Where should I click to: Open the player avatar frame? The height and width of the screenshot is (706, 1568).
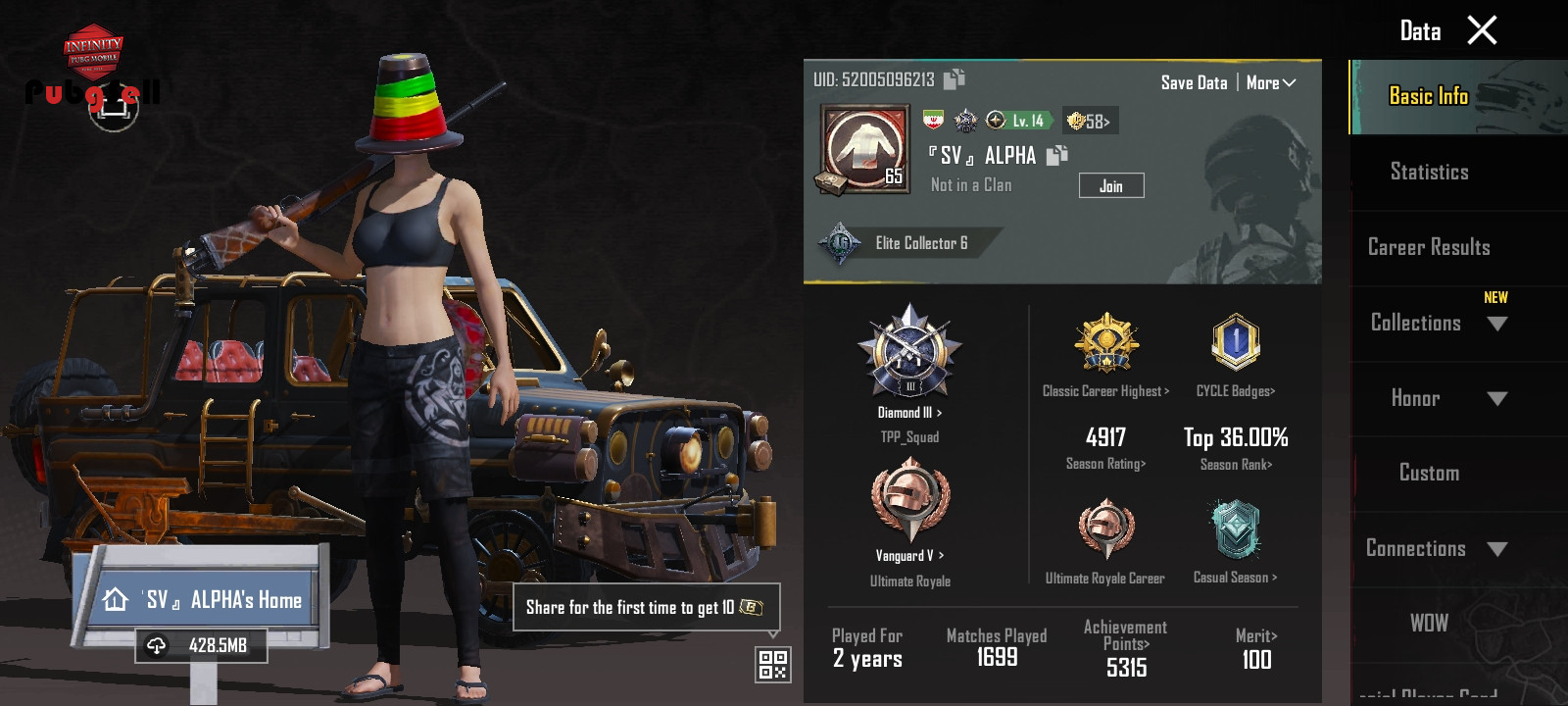864,149
